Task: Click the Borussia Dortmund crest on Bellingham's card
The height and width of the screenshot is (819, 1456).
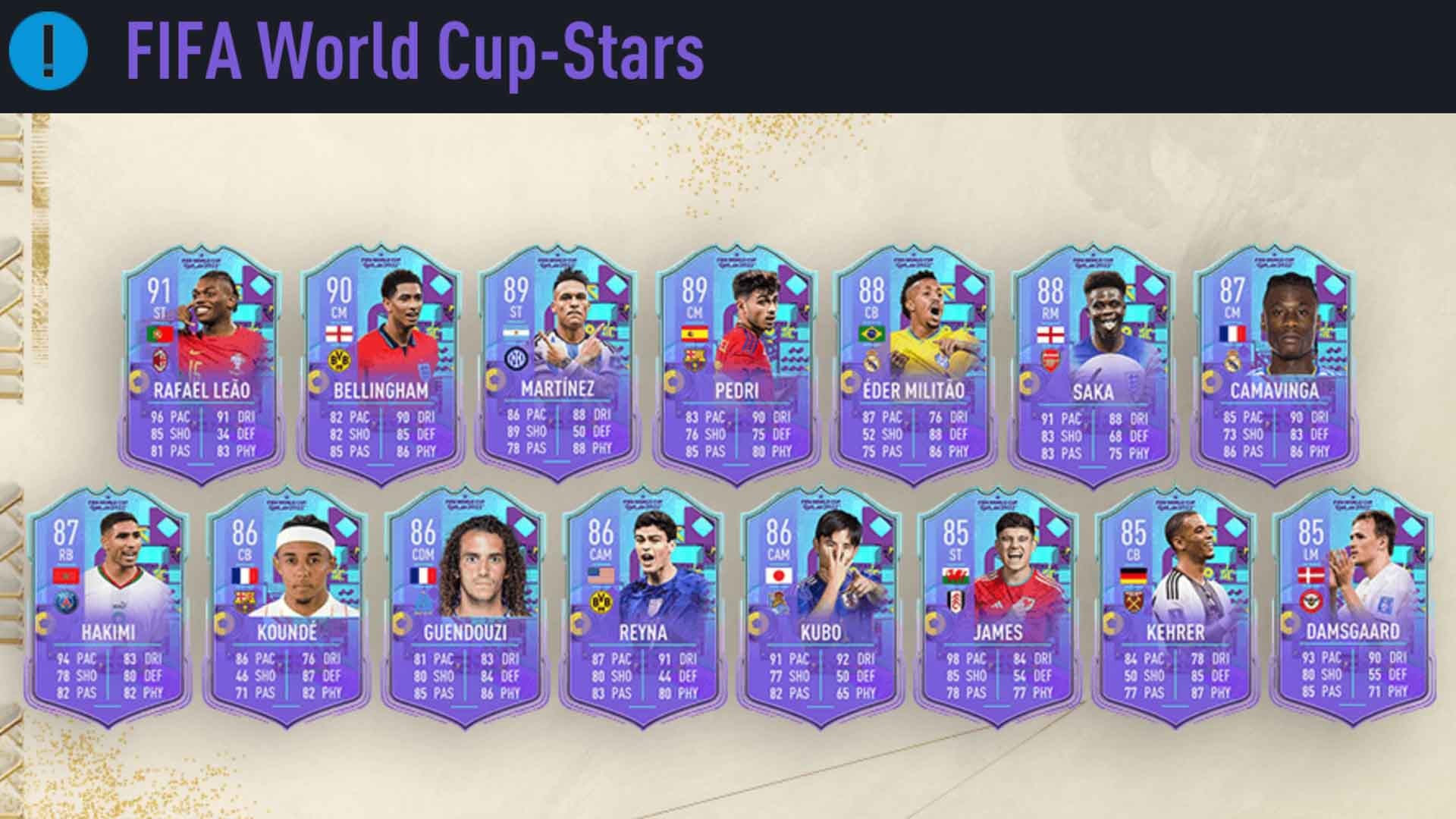Action: tap(340, 361)
